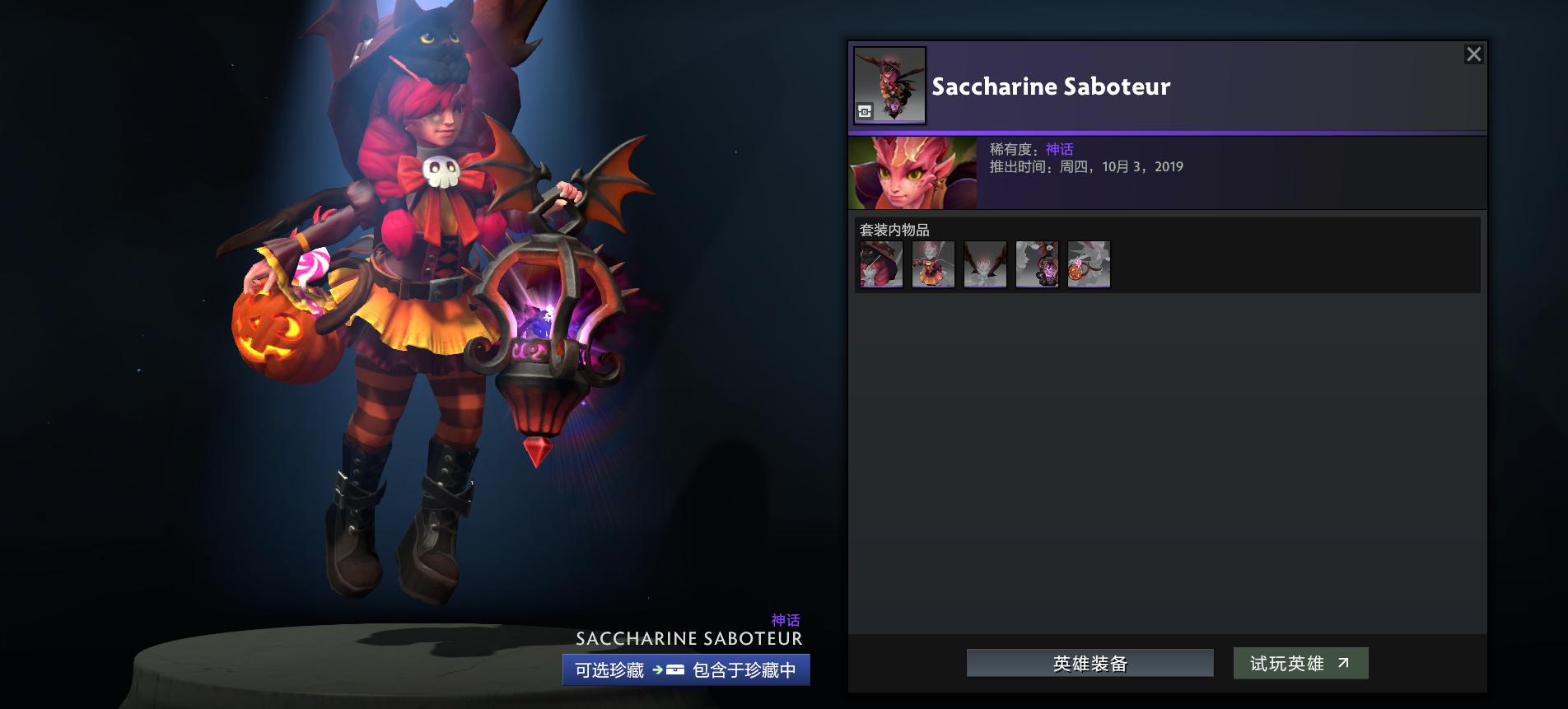Click the Saccharine Saboteur title heading
Image resolution: width=1568 pixels, height=709 pixels.
1050,86
